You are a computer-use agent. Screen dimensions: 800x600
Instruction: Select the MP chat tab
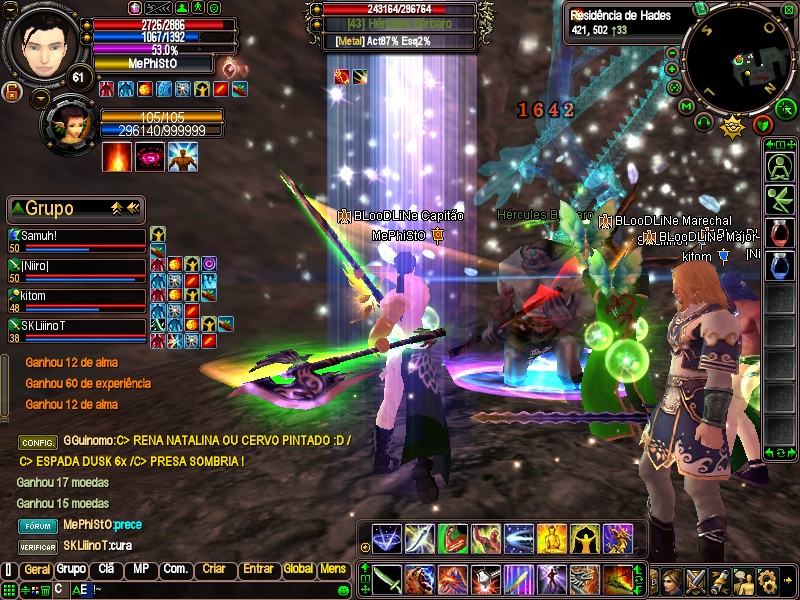(140, 570)
